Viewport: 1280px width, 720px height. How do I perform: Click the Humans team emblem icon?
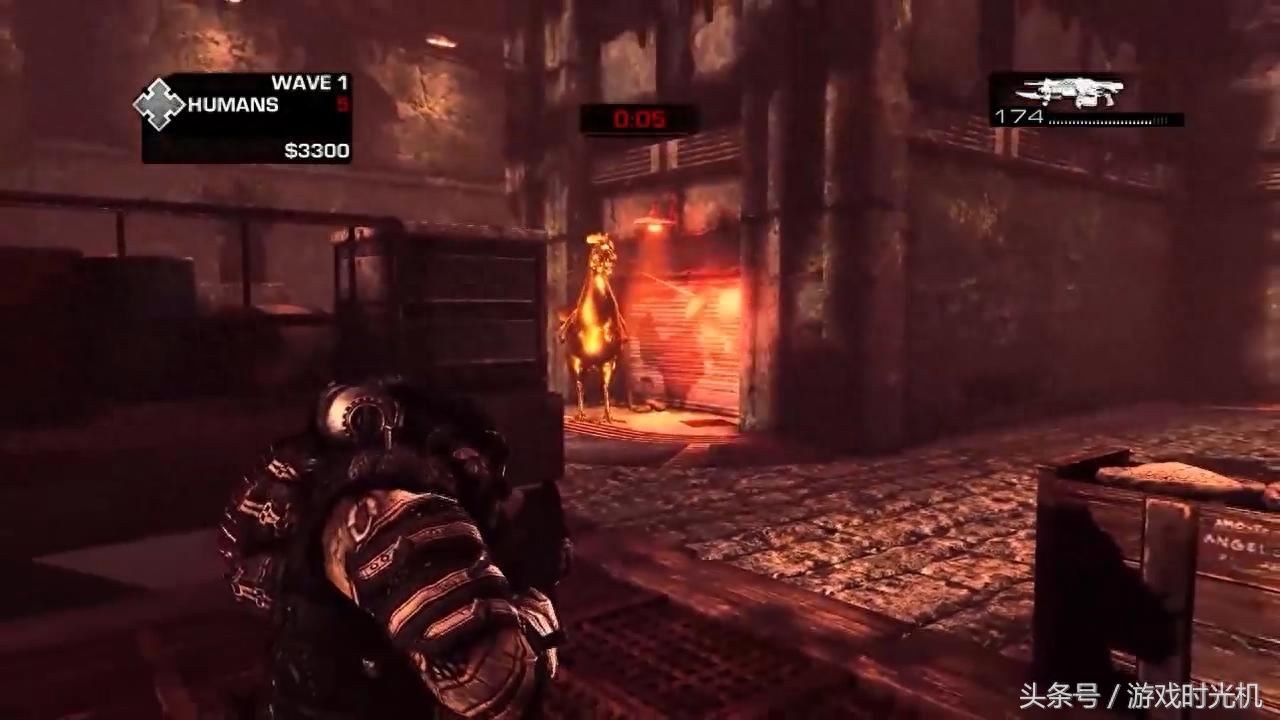point(160,105)
